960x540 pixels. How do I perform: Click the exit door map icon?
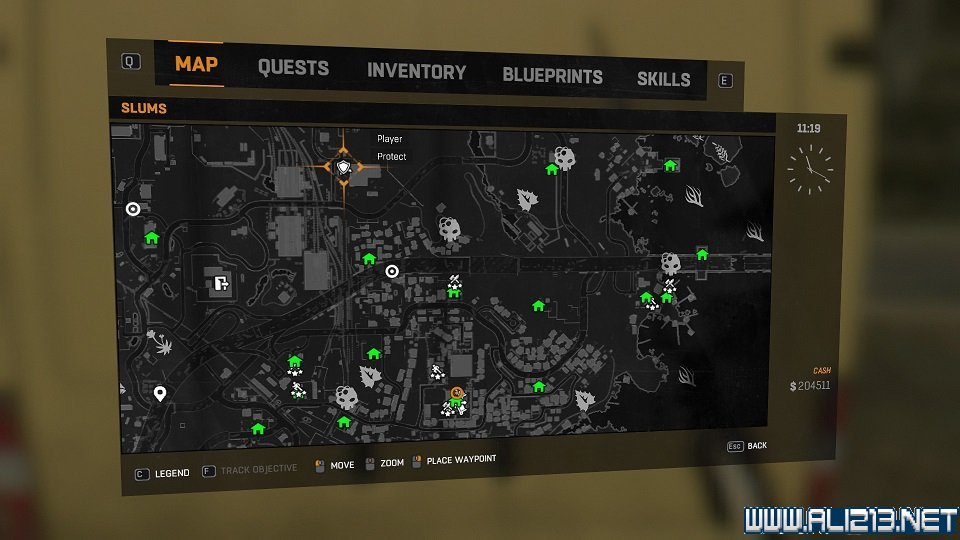(221, 283)
